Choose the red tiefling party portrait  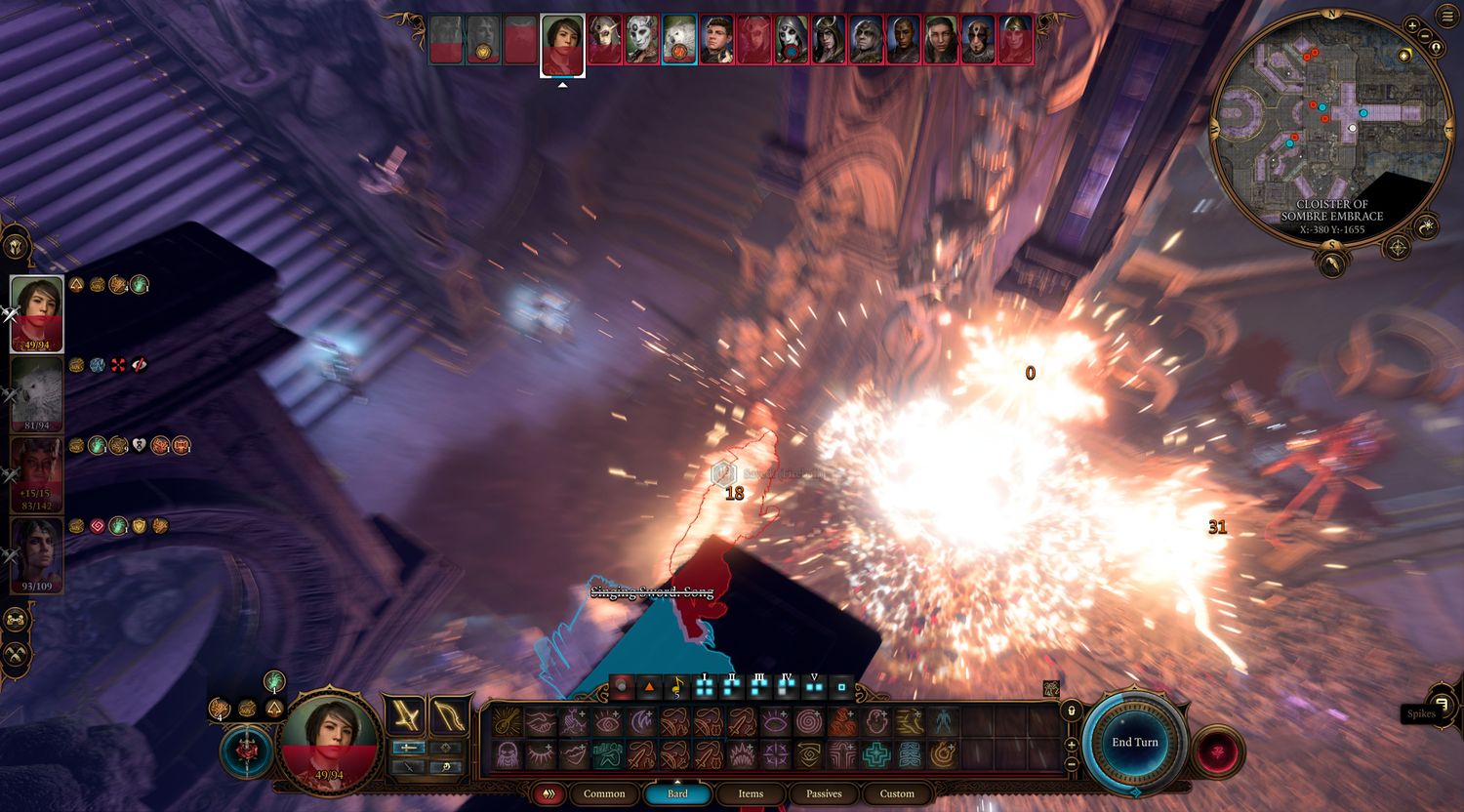point(37,474)
